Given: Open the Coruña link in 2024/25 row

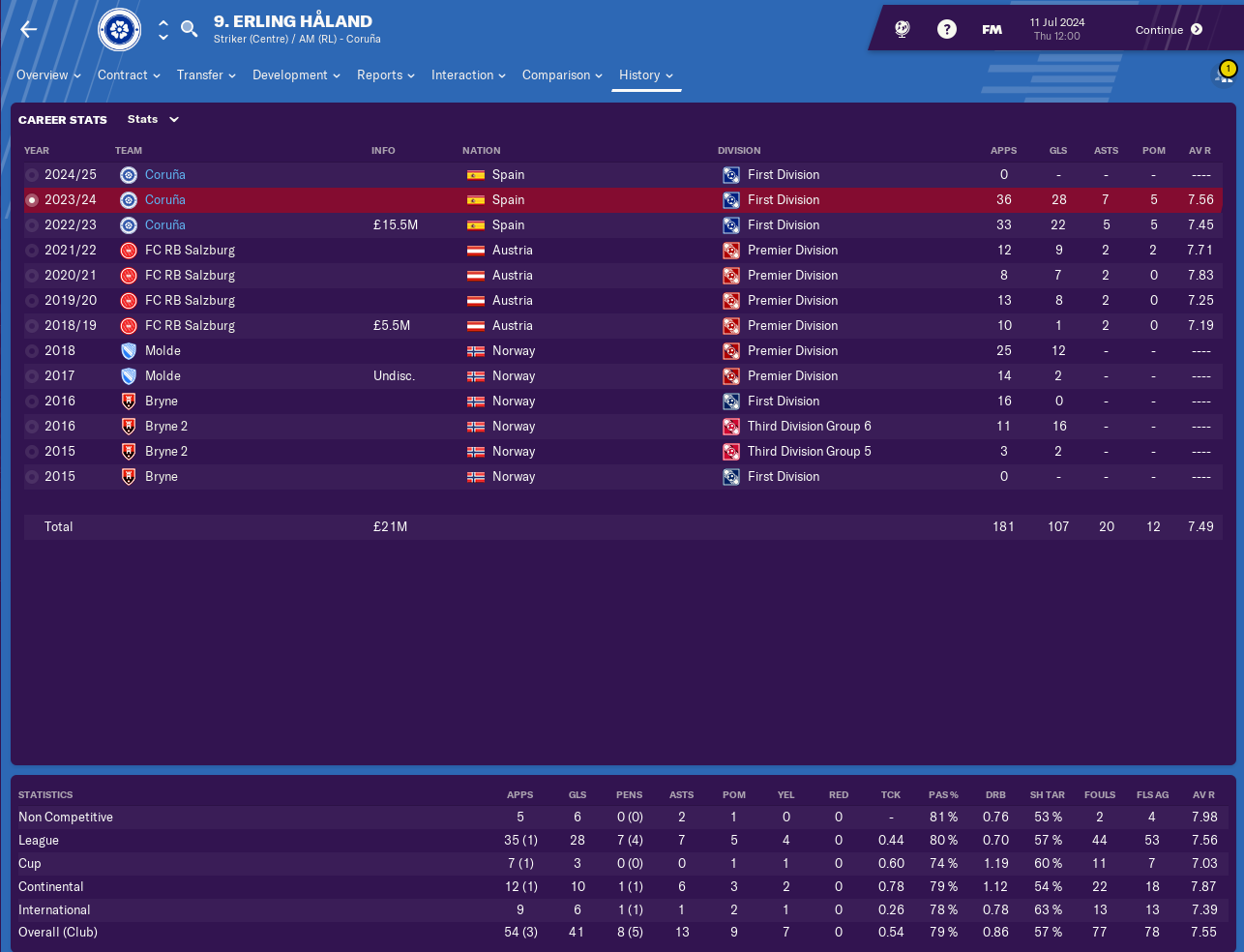Looking at the screenshot, I should [x=165, y=175].
